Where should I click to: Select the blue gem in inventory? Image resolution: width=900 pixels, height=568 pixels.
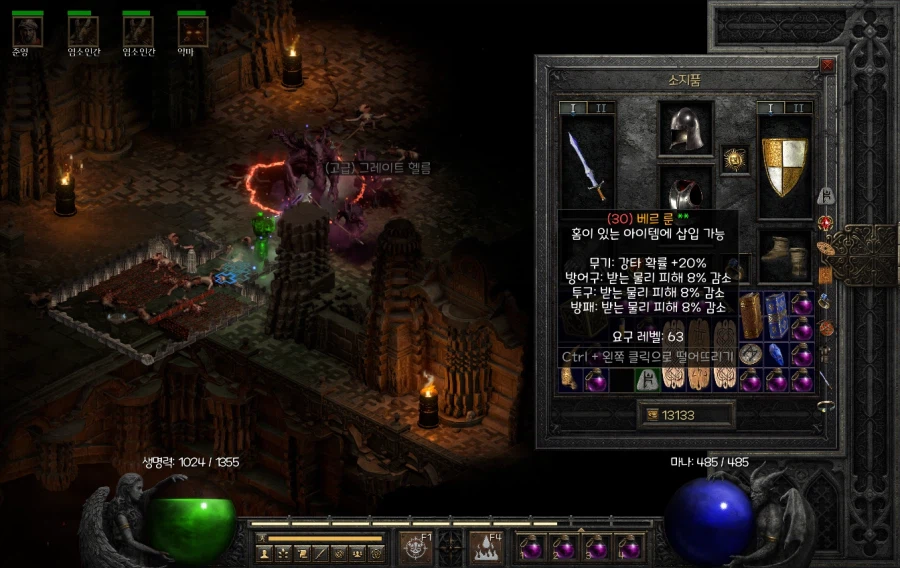point(775,354)
